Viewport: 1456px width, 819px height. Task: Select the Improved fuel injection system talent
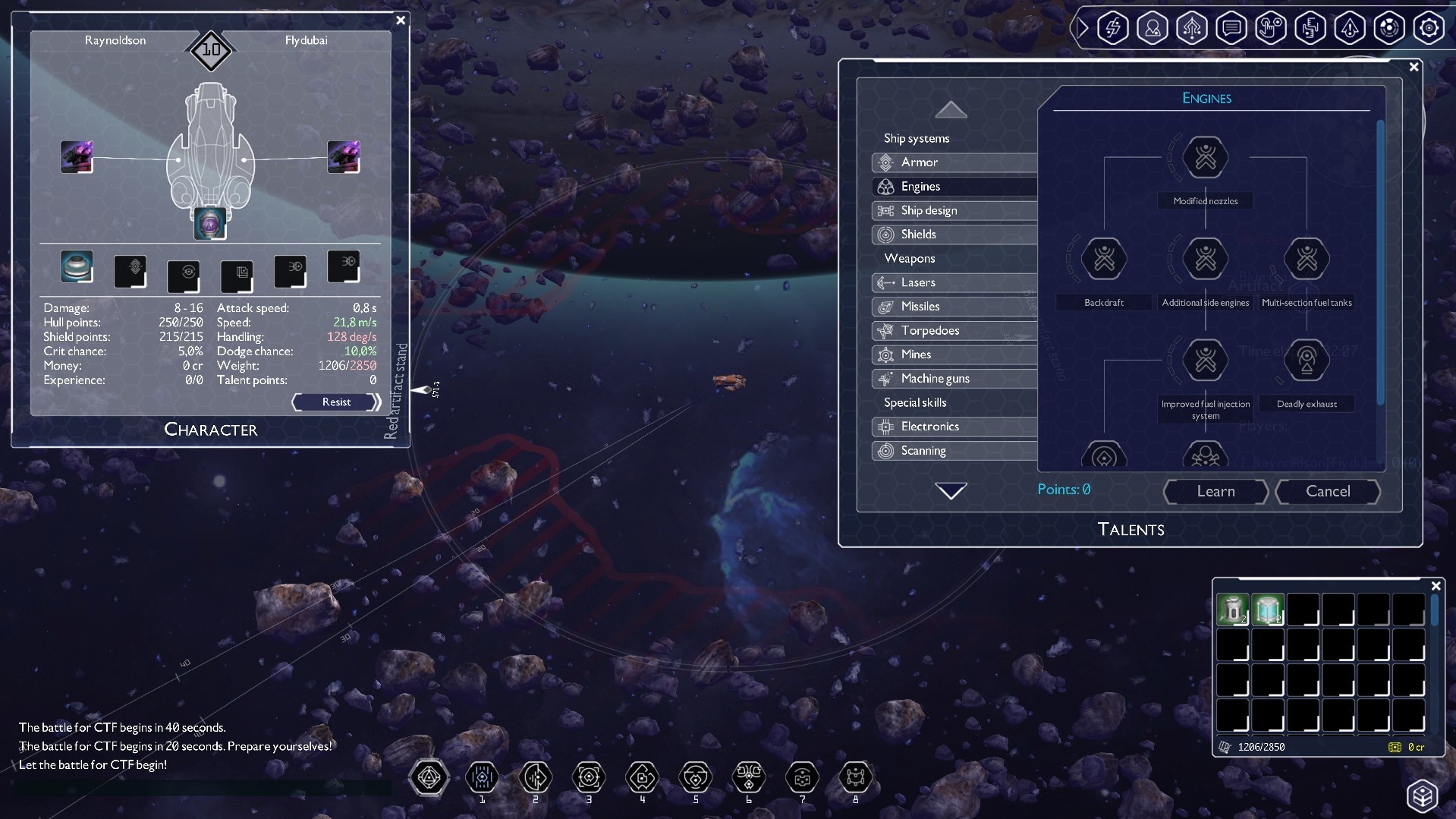click(1204, 360)
